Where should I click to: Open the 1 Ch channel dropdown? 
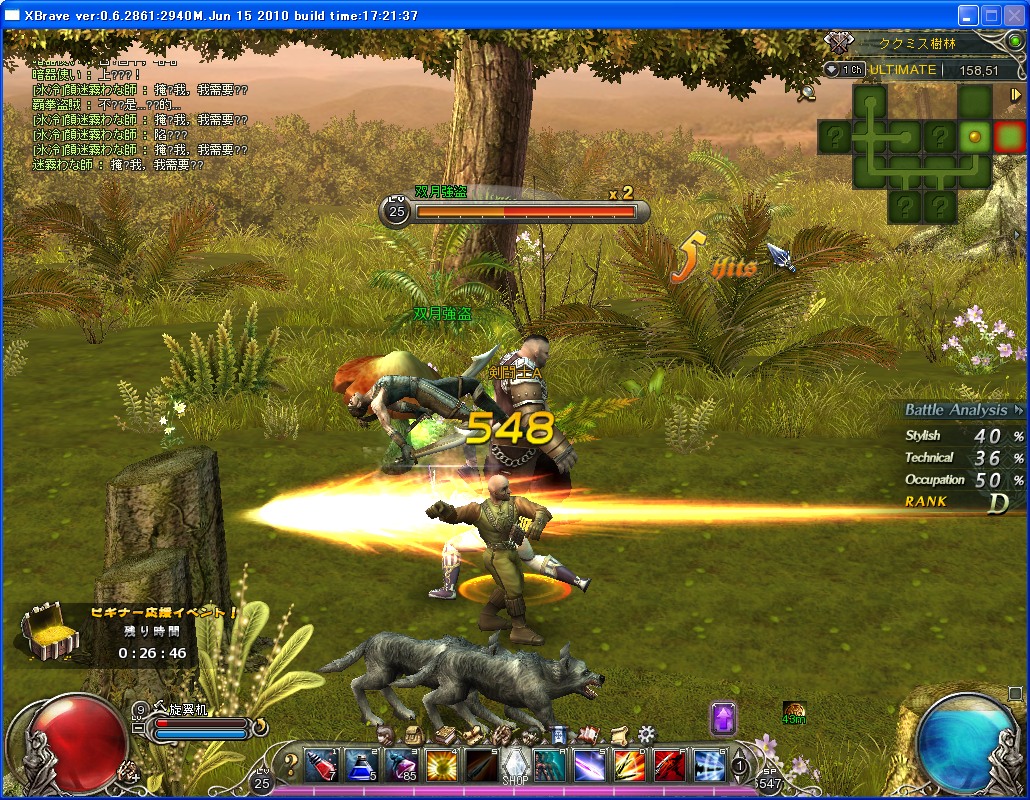tap(844, 70)
